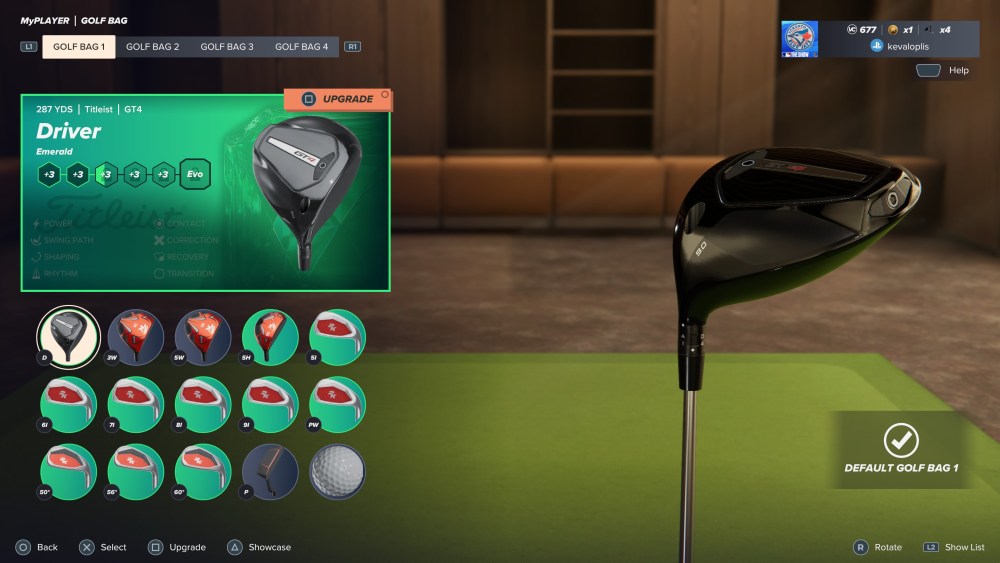Open the Help option
The image size is (1000, 563).
pyautogui.click(x=944, y=71)
